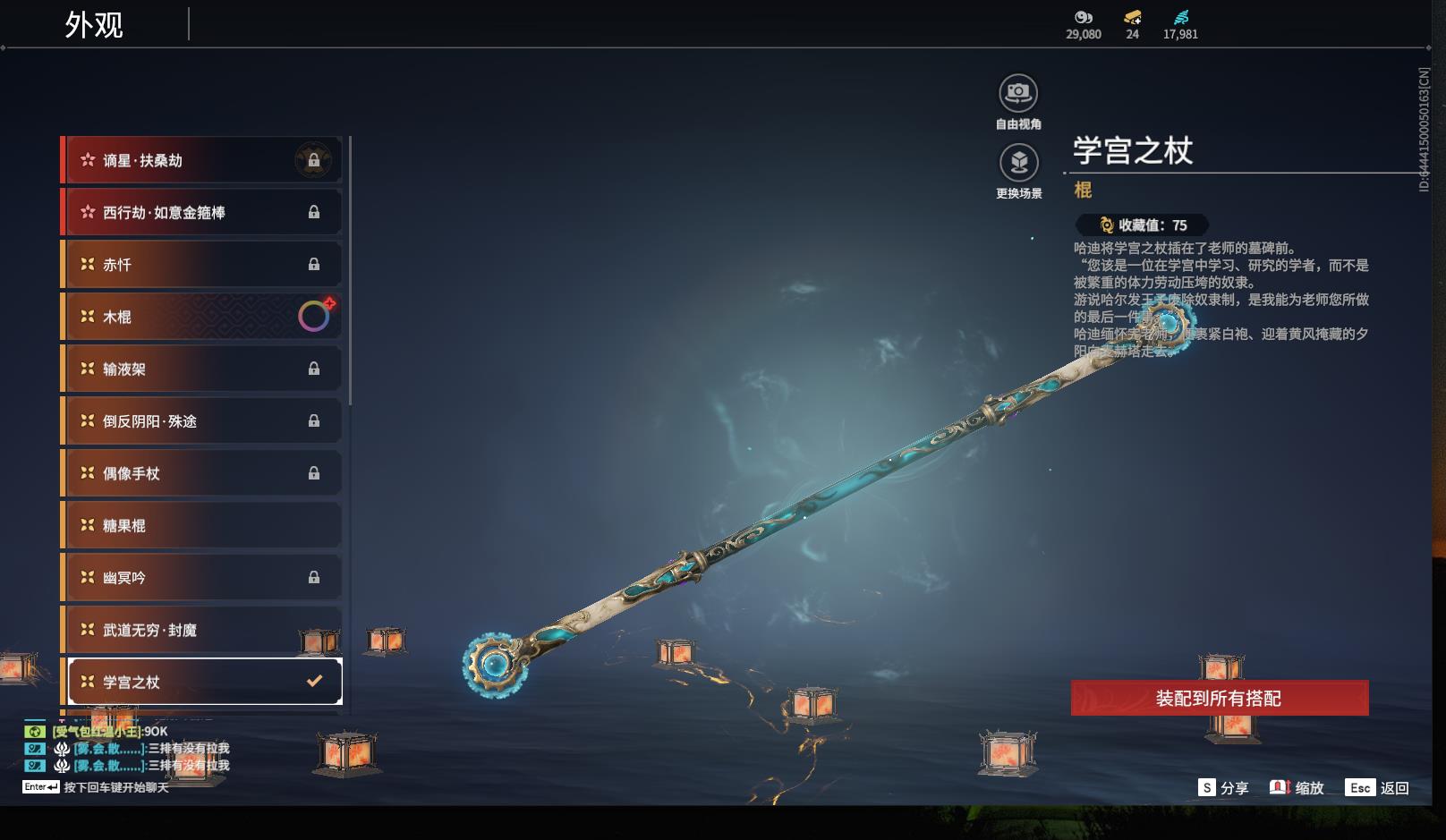Open the color ring on 木棍
This screenshot has width=1446, height=840.
point(314,316)
